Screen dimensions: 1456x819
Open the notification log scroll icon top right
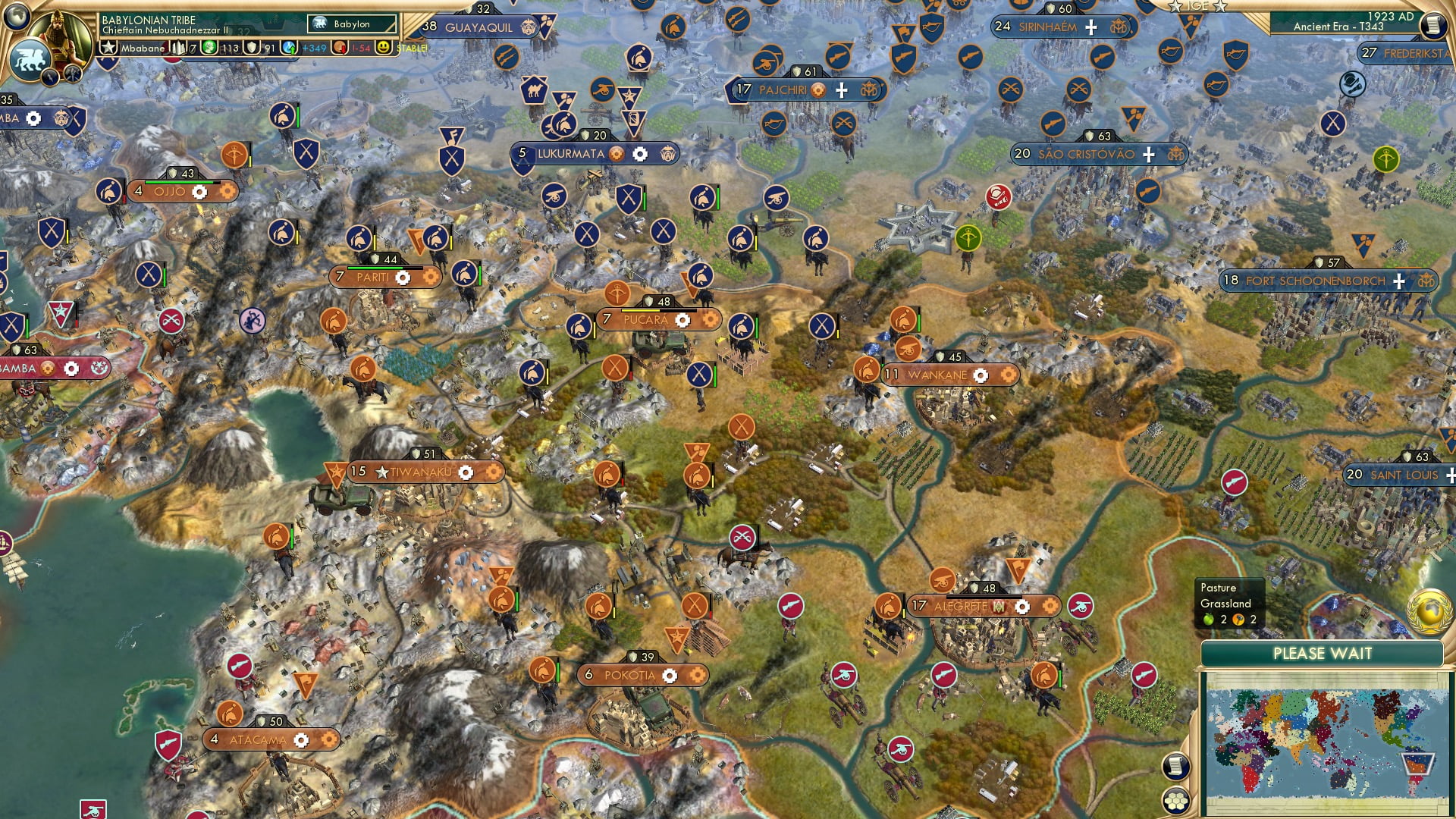pyautogui.click(x=1433, y=24)
